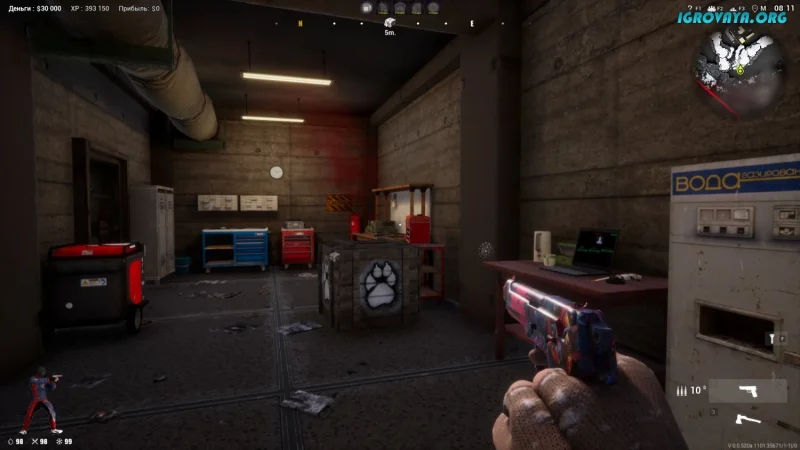Select the pistol weapon slot

(746, 390)
